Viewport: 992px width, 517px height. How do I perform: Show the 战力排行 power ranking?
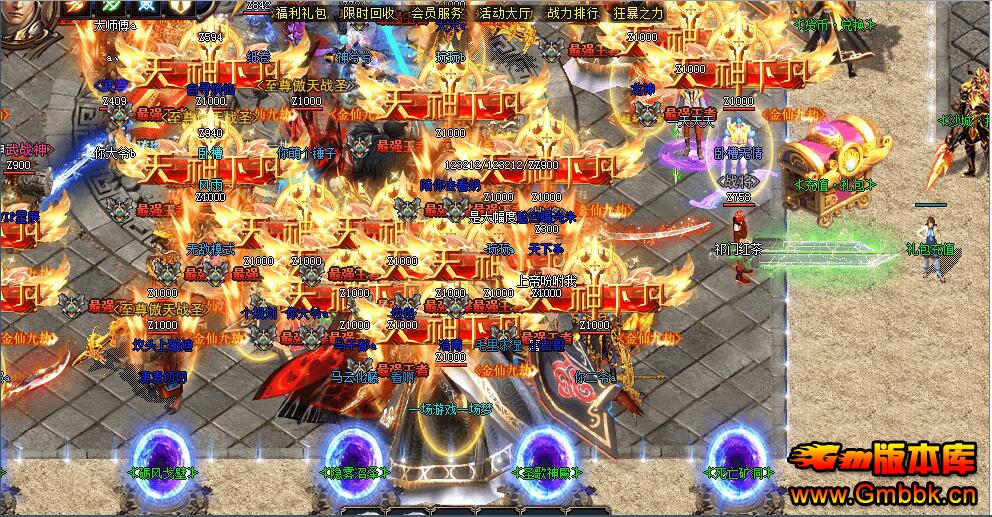pyautogui.click(x=573, y=14)
